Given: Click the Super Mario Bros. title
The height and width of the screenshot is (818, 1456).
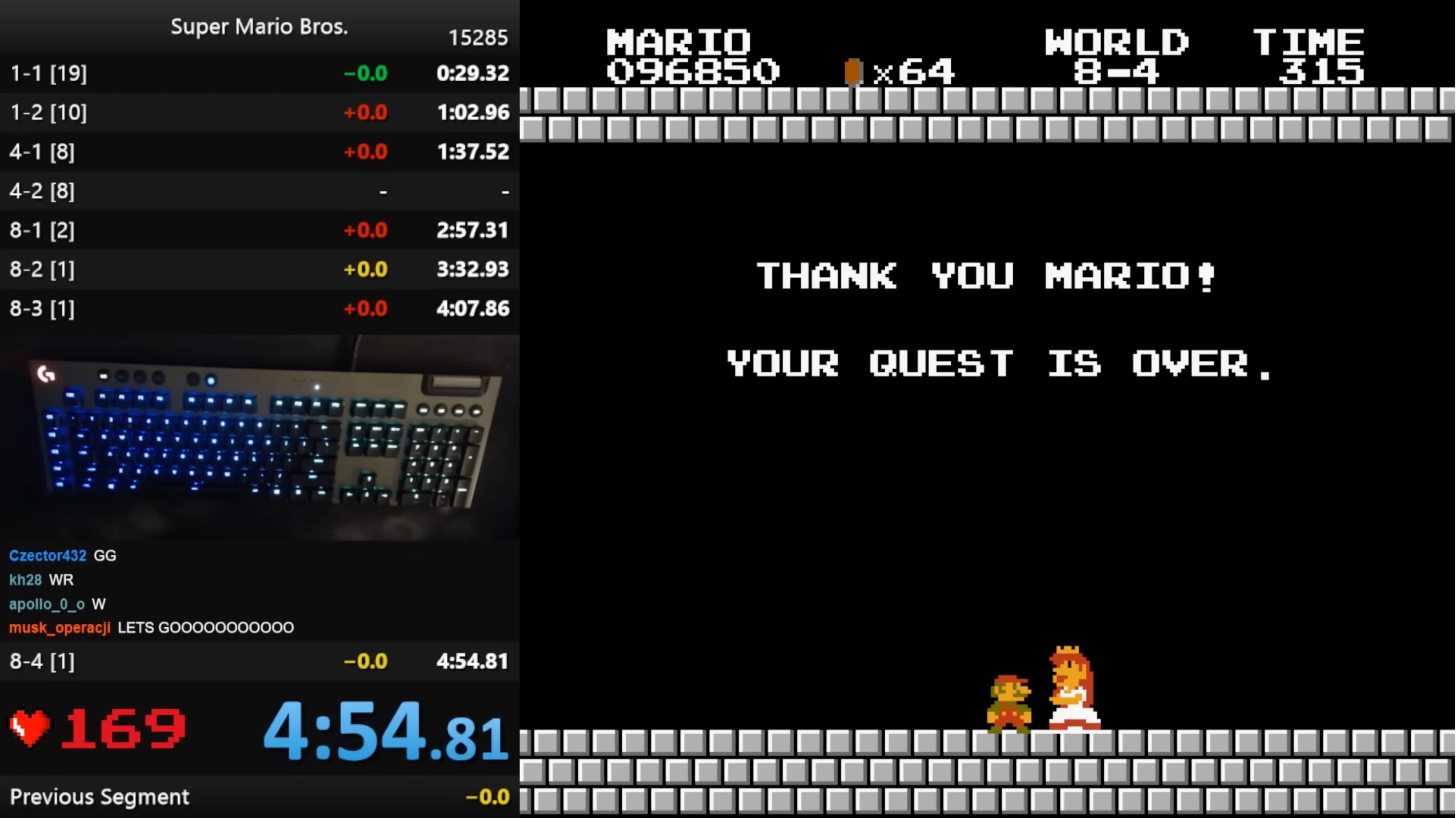Looking at the screenshot, I should [259, 26].
